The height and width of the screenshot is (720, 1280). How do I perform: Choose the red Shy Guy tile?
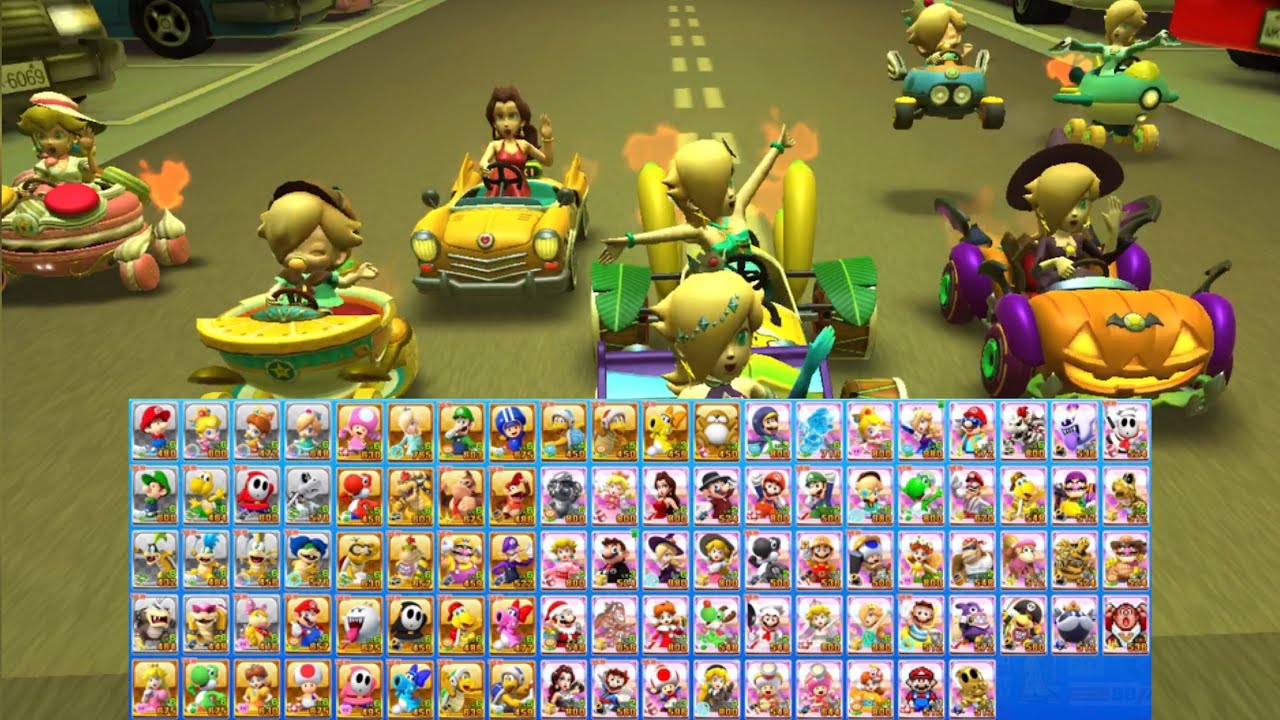click(x=257, y=494)
